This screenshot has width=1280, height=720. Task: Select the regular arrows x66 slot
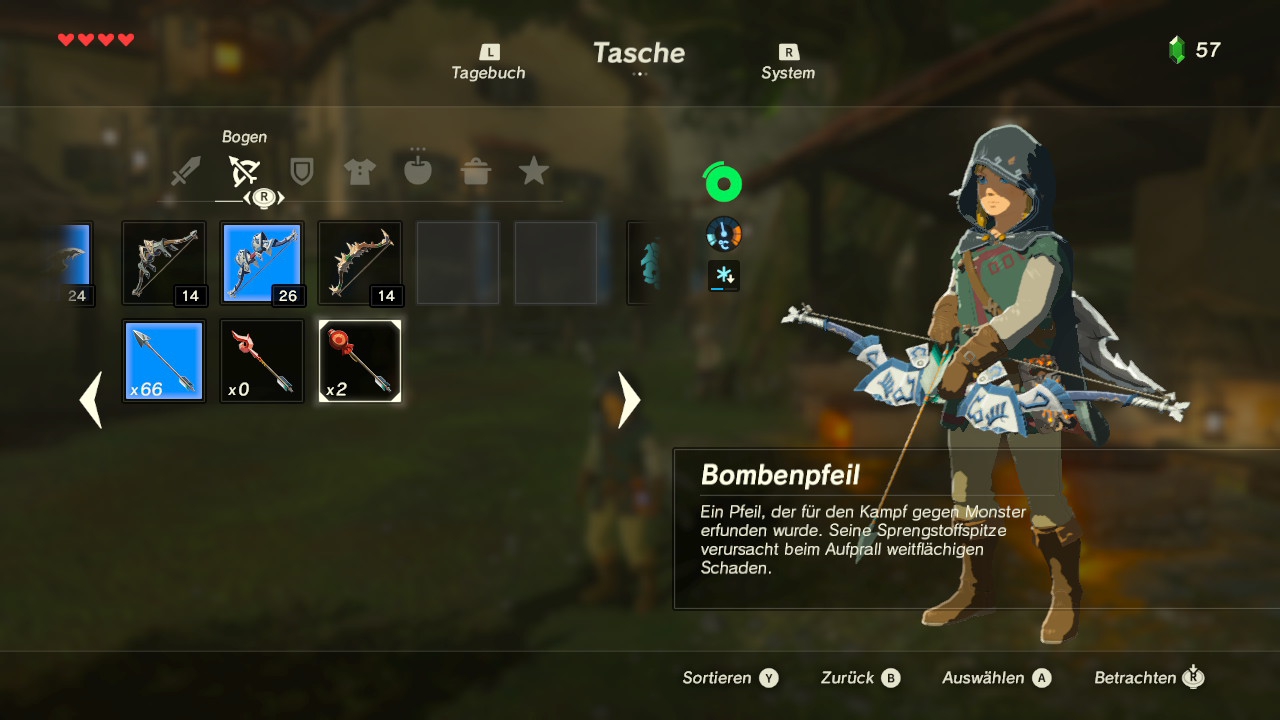[x=164, y=361]
